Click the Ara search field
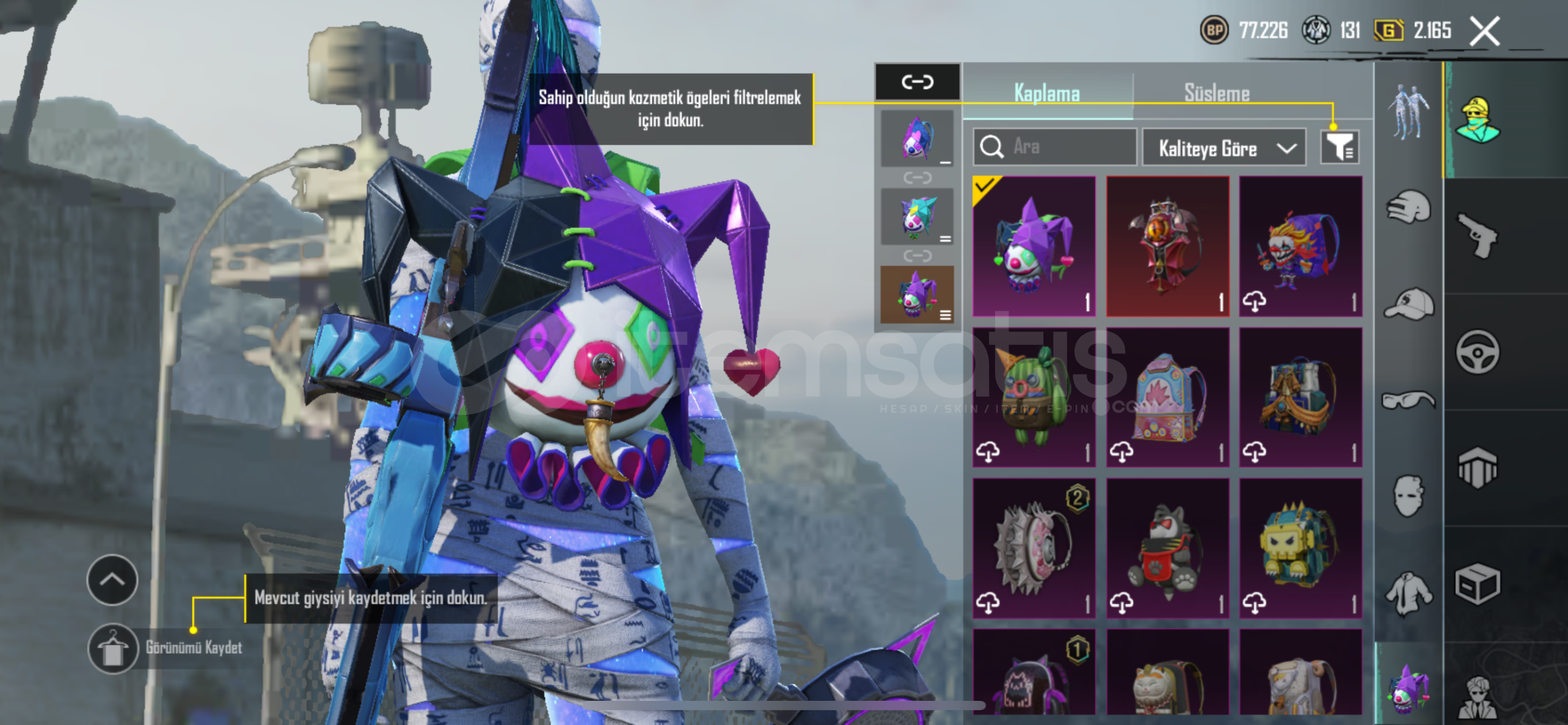 click(x=1055, y=146)
